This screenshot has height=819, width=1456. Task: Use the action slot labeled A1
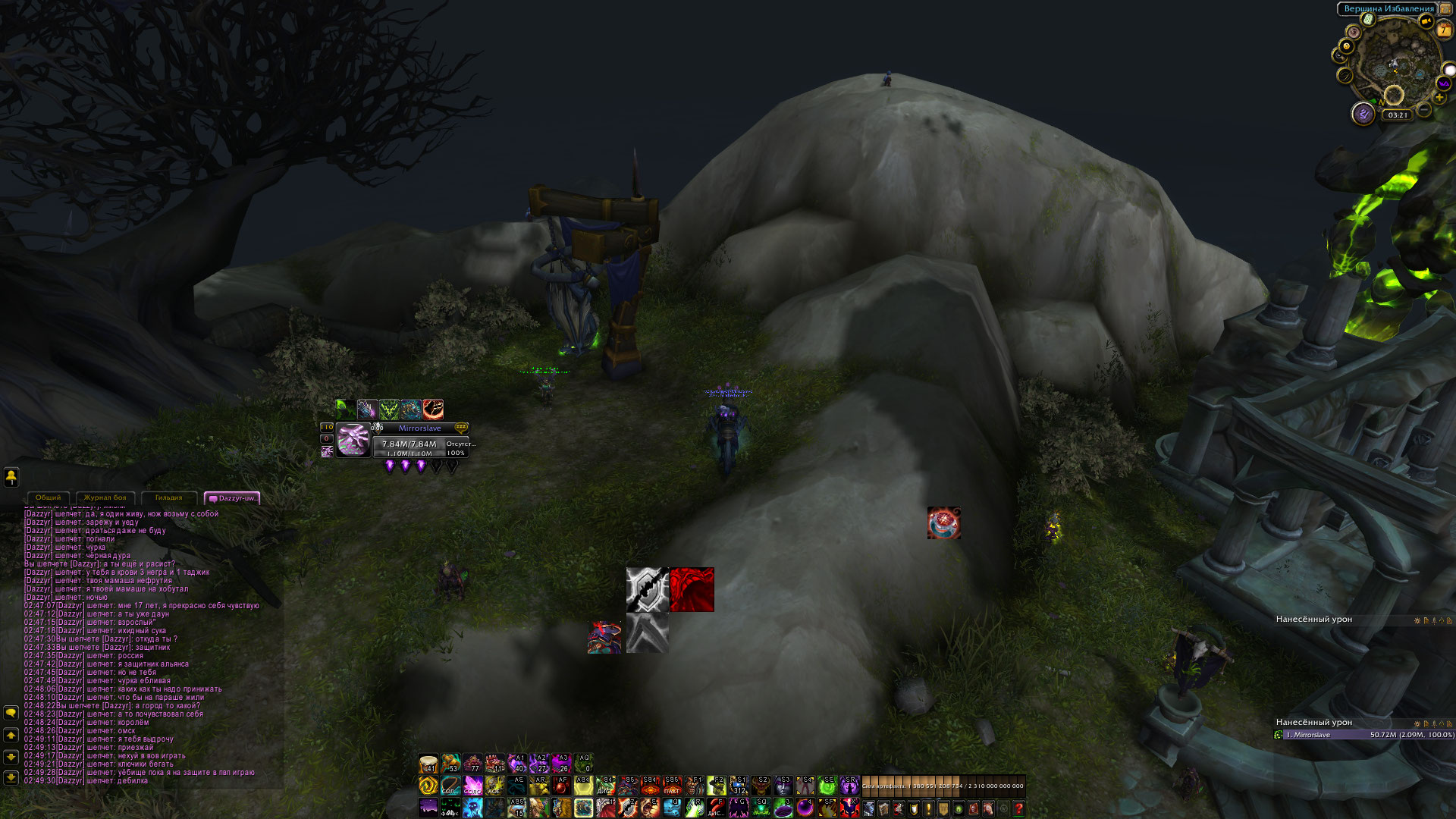coord(517,763)
